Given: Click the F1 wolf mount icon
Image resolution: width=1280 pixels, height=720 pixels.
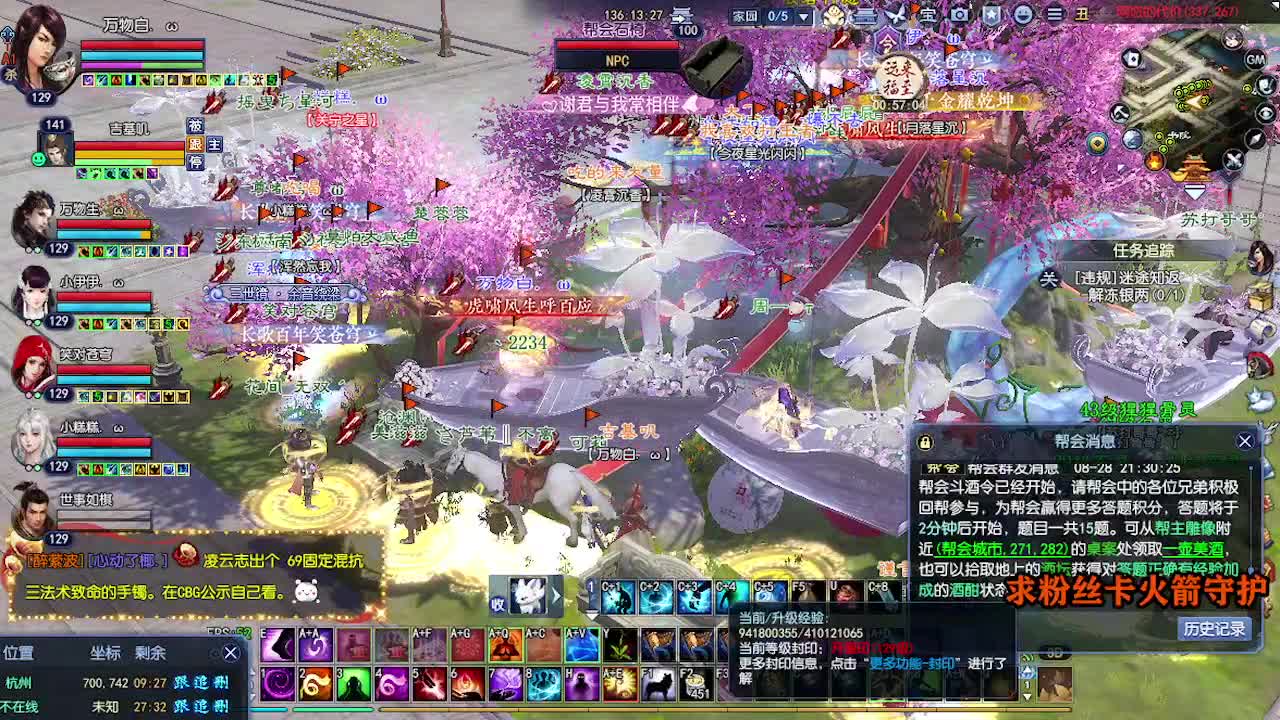Looking at the screenshot, I should pyautogui.click(x=658, y=685).
